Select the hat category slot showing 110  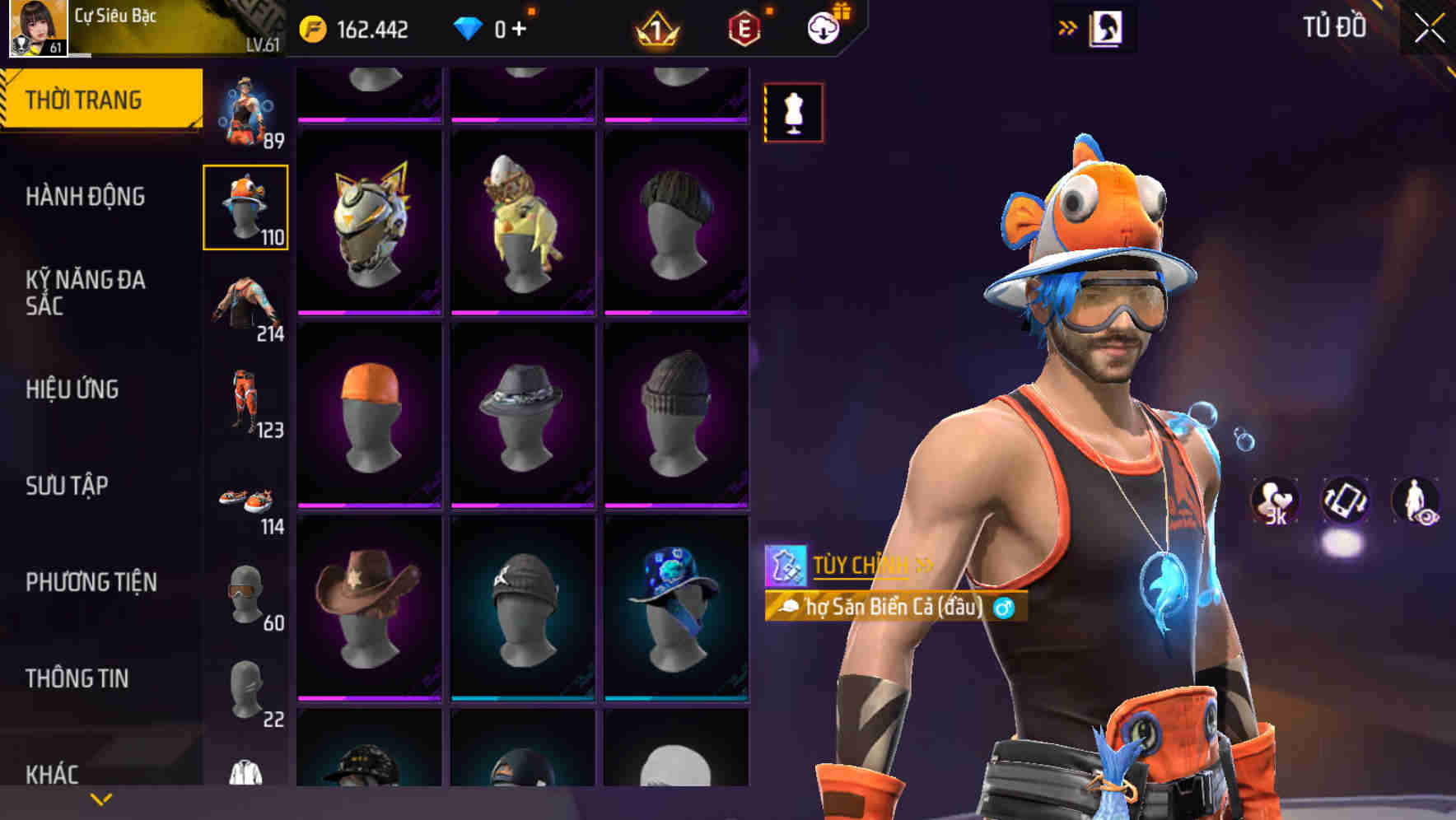coord(245,206)
